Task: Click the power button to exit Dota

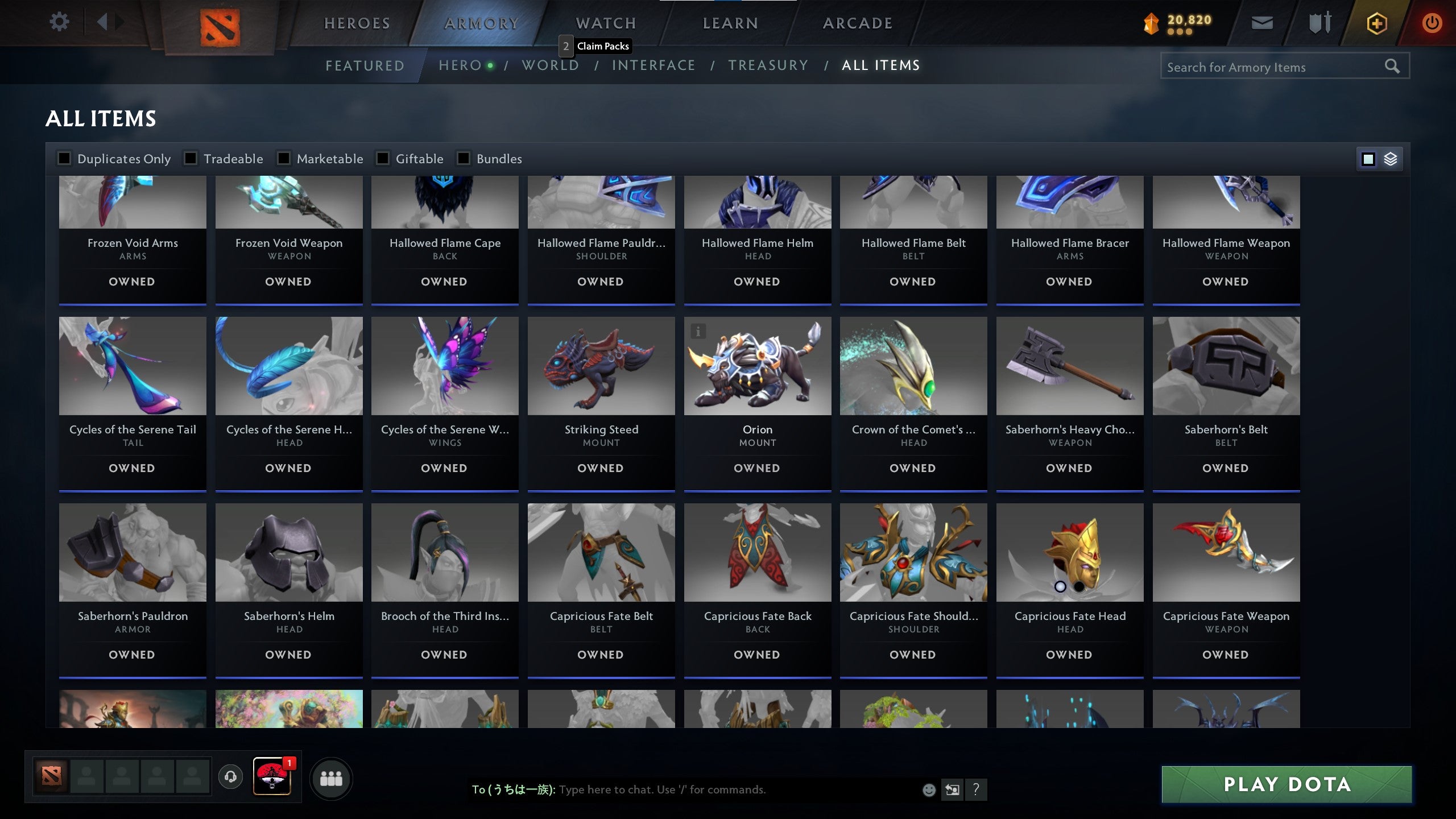Action: point(1432,23)
